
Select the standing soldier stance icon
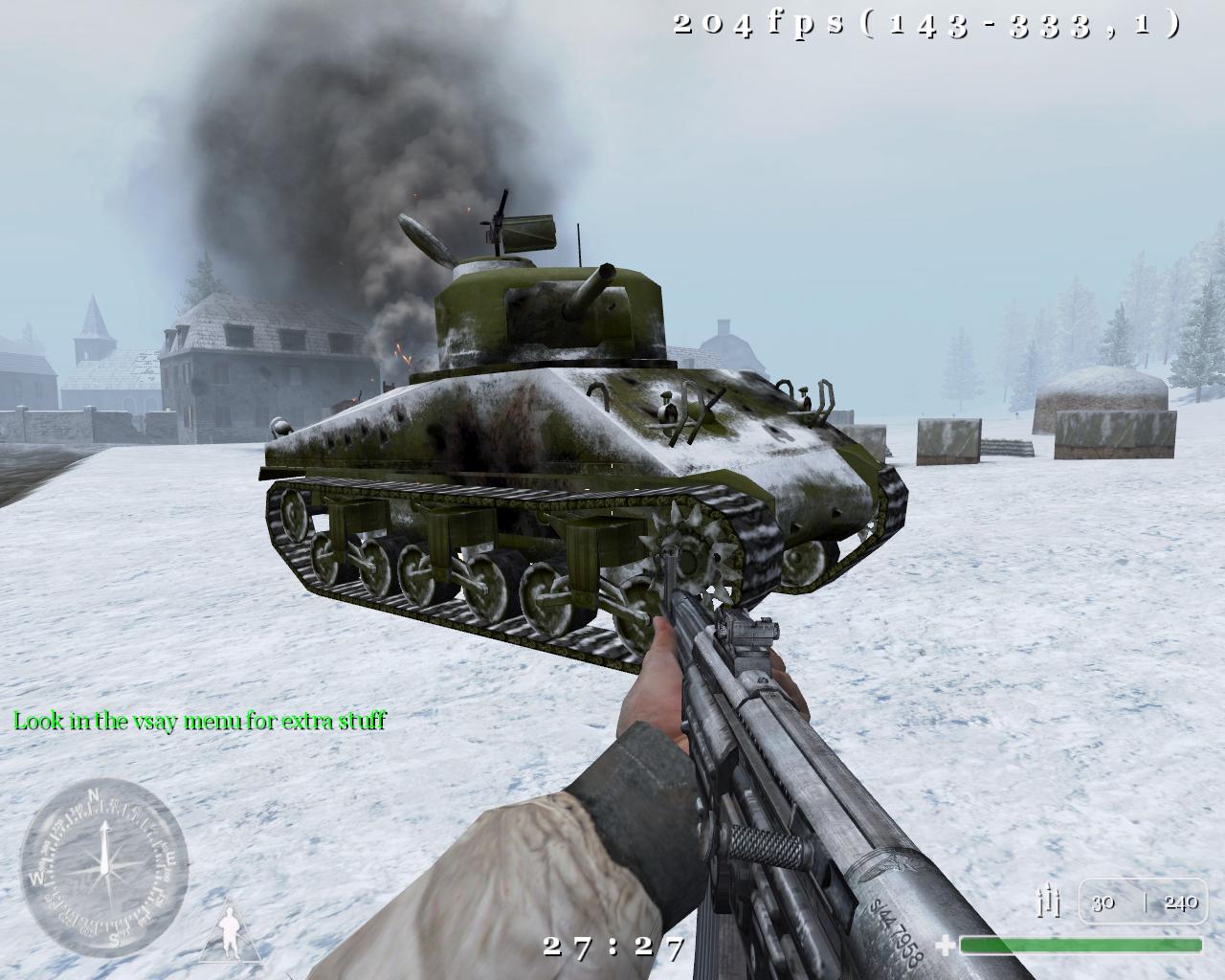231,931
